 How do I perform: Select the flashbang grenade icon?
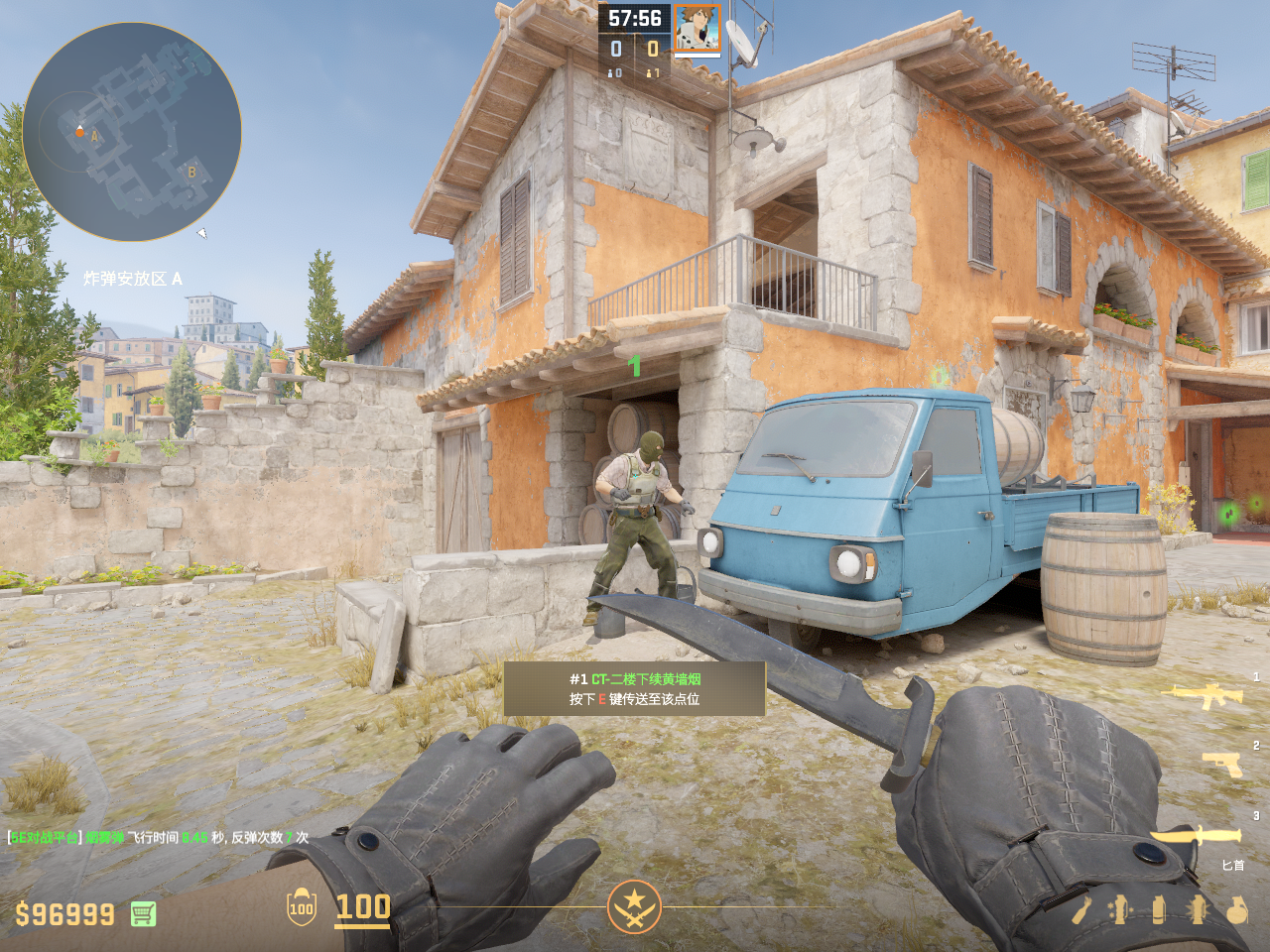[1198, 909]
